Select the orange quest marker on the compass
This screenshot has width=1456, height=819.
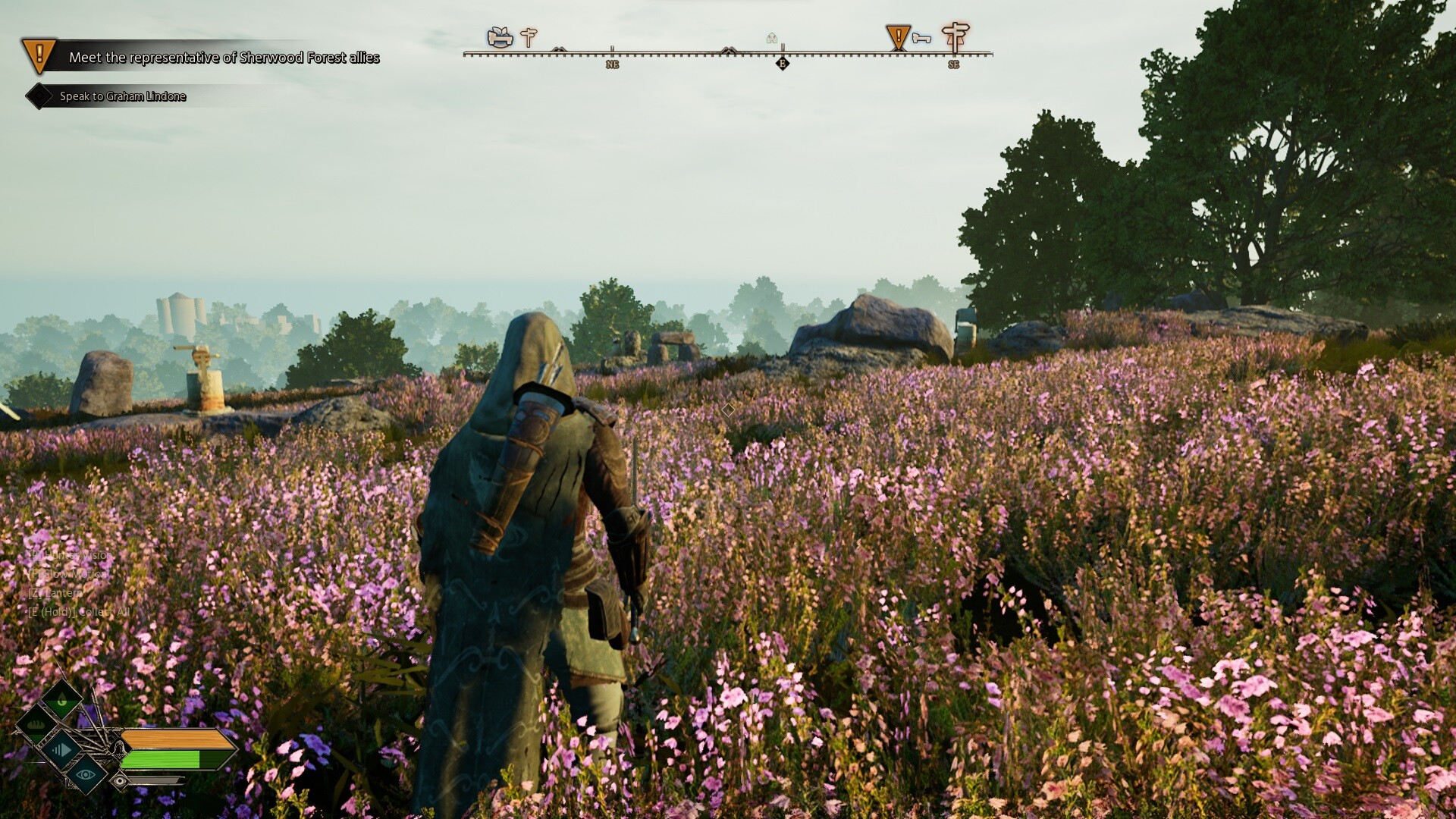(898, 36)
